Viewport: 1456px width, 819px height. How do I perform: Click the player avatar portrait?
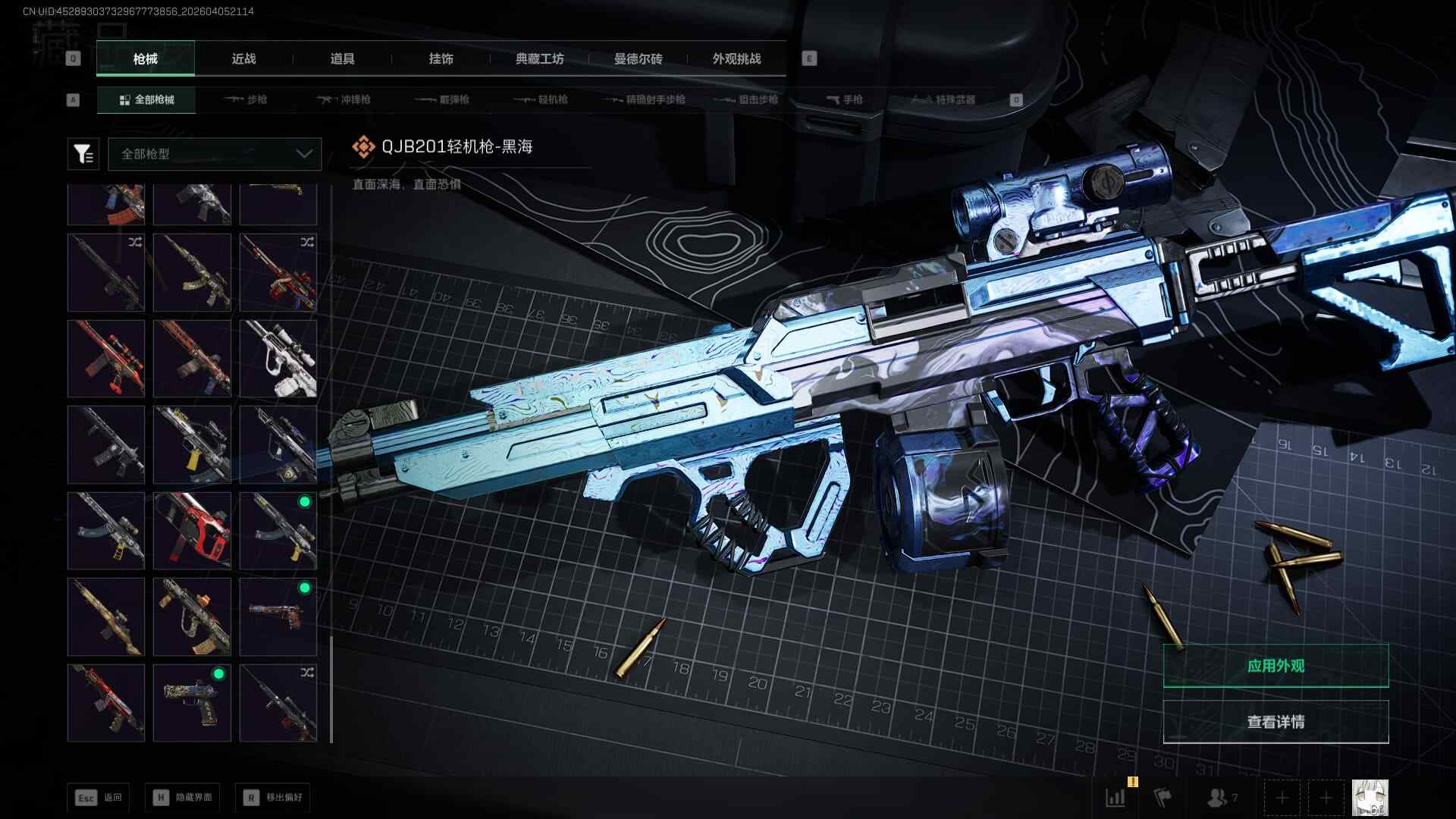coord(1370,798)
